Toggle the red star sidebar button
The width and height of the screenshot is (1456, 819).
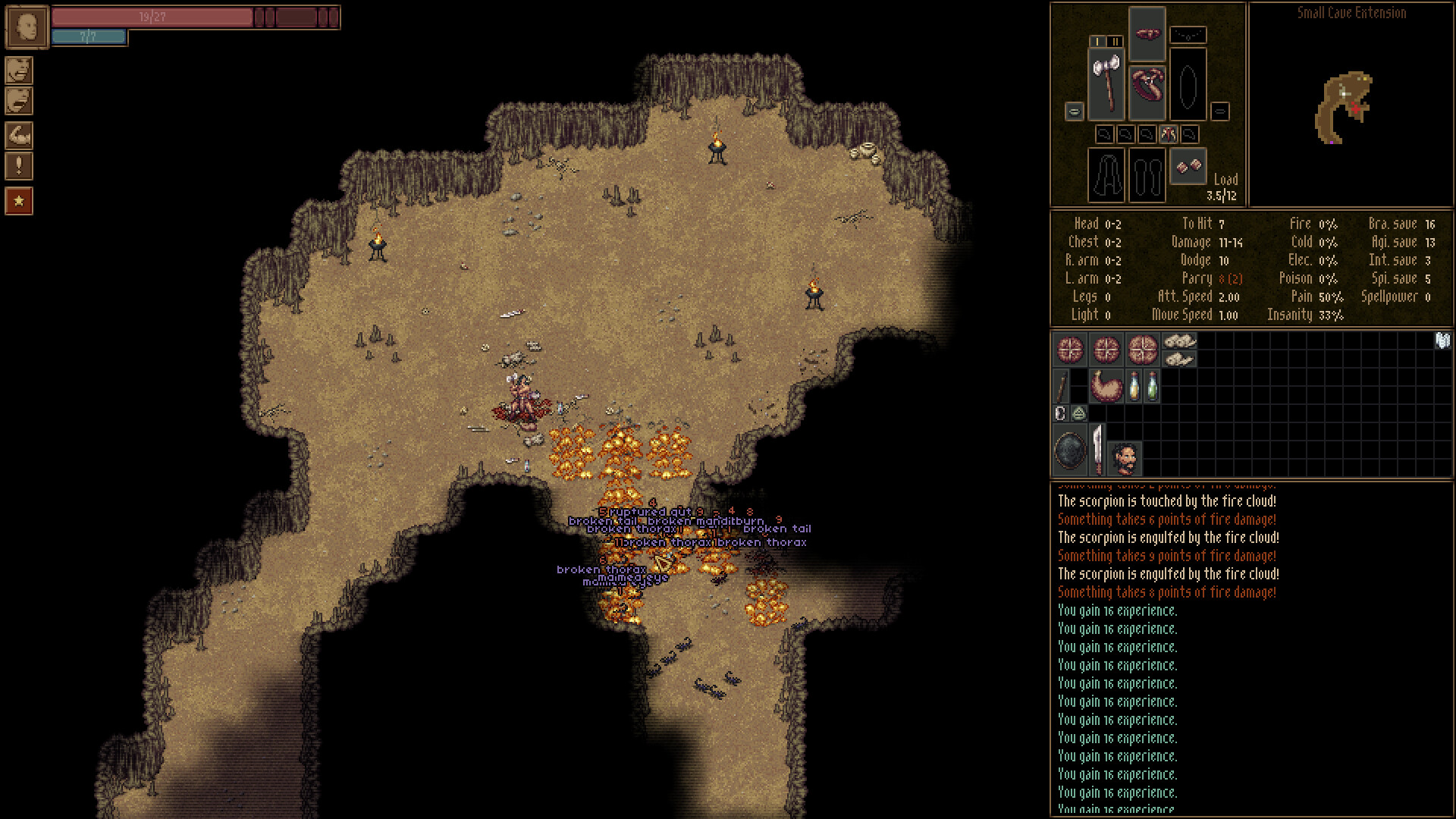click(20, 200)
